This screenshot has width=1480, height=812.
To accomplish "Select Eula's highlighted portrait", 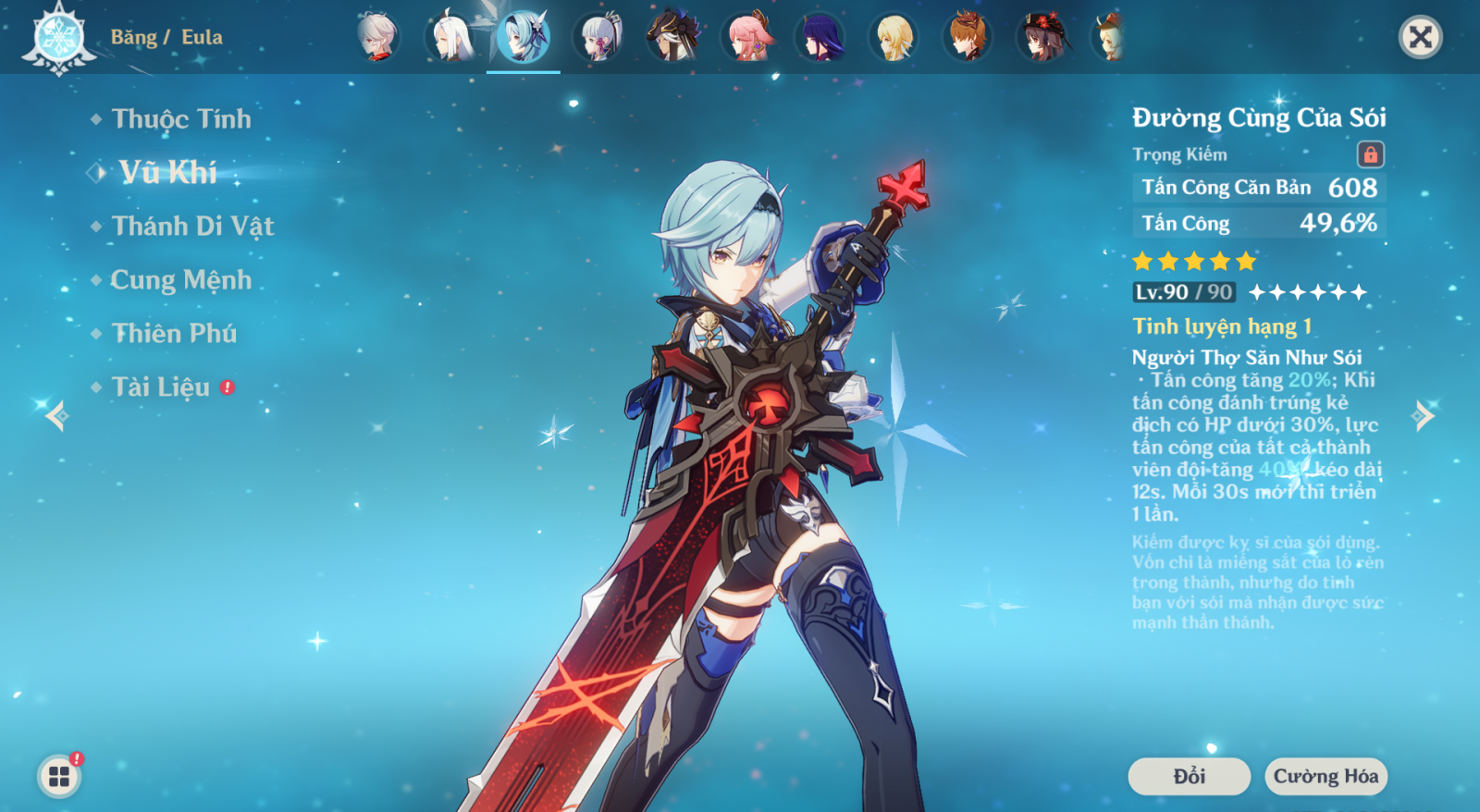I will [524, 38].
